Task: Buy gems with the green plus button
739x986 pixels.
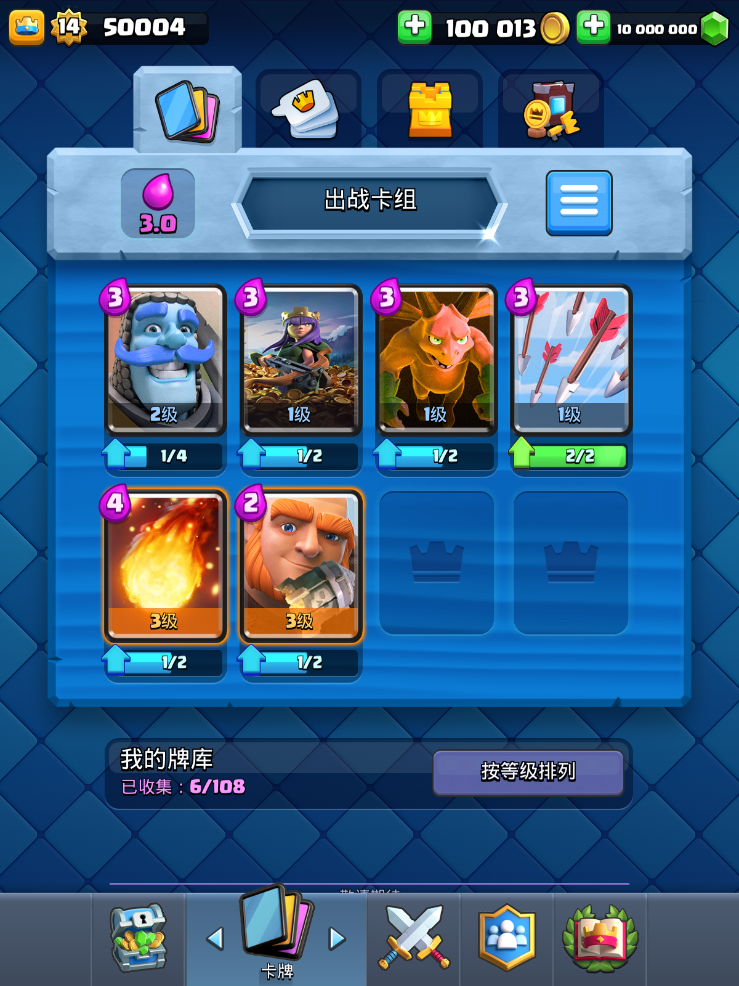Action: click(x=593, y=27)
